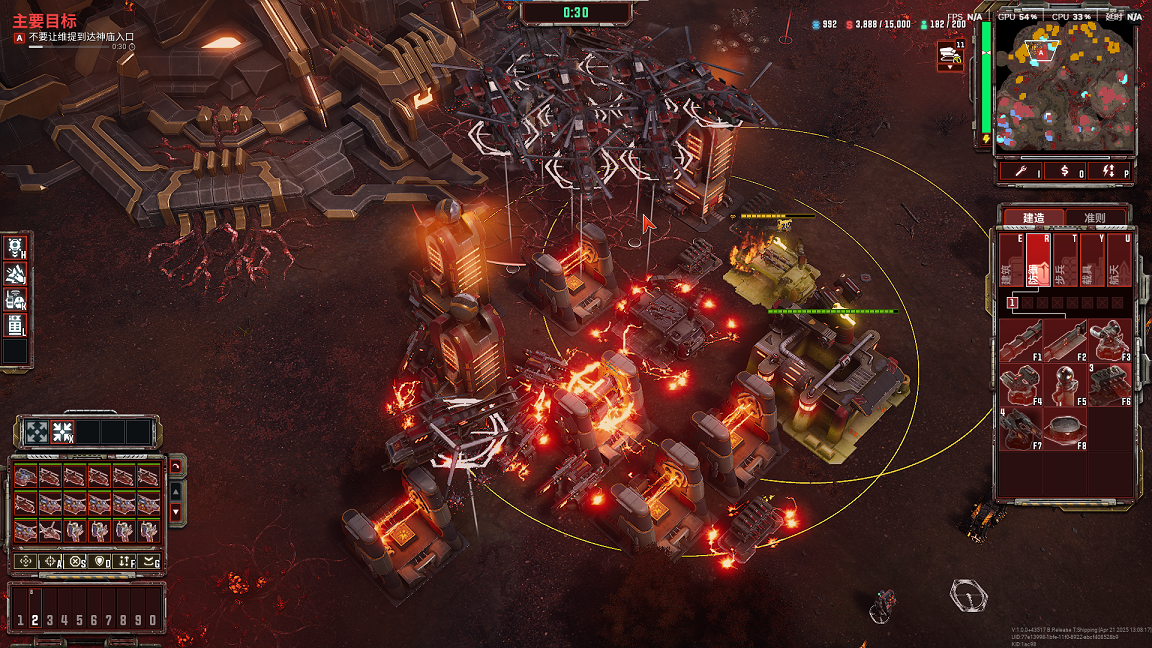
Task: Select the 步兵 infantry category
Action: pyautogui.click(x=1064, y=262)
